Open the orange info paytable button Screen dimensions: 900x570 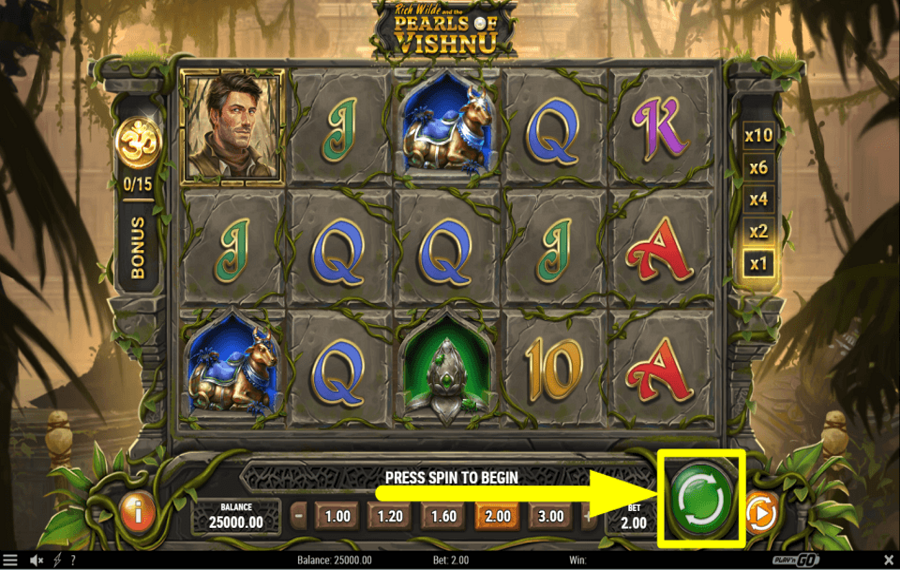(136, 512)
